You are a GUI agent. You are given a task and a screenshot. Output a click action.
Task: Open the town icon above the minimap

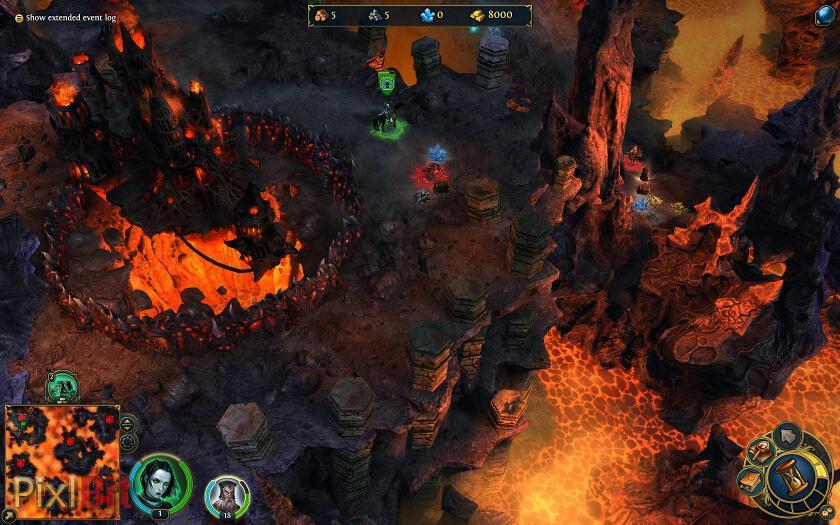61,386
